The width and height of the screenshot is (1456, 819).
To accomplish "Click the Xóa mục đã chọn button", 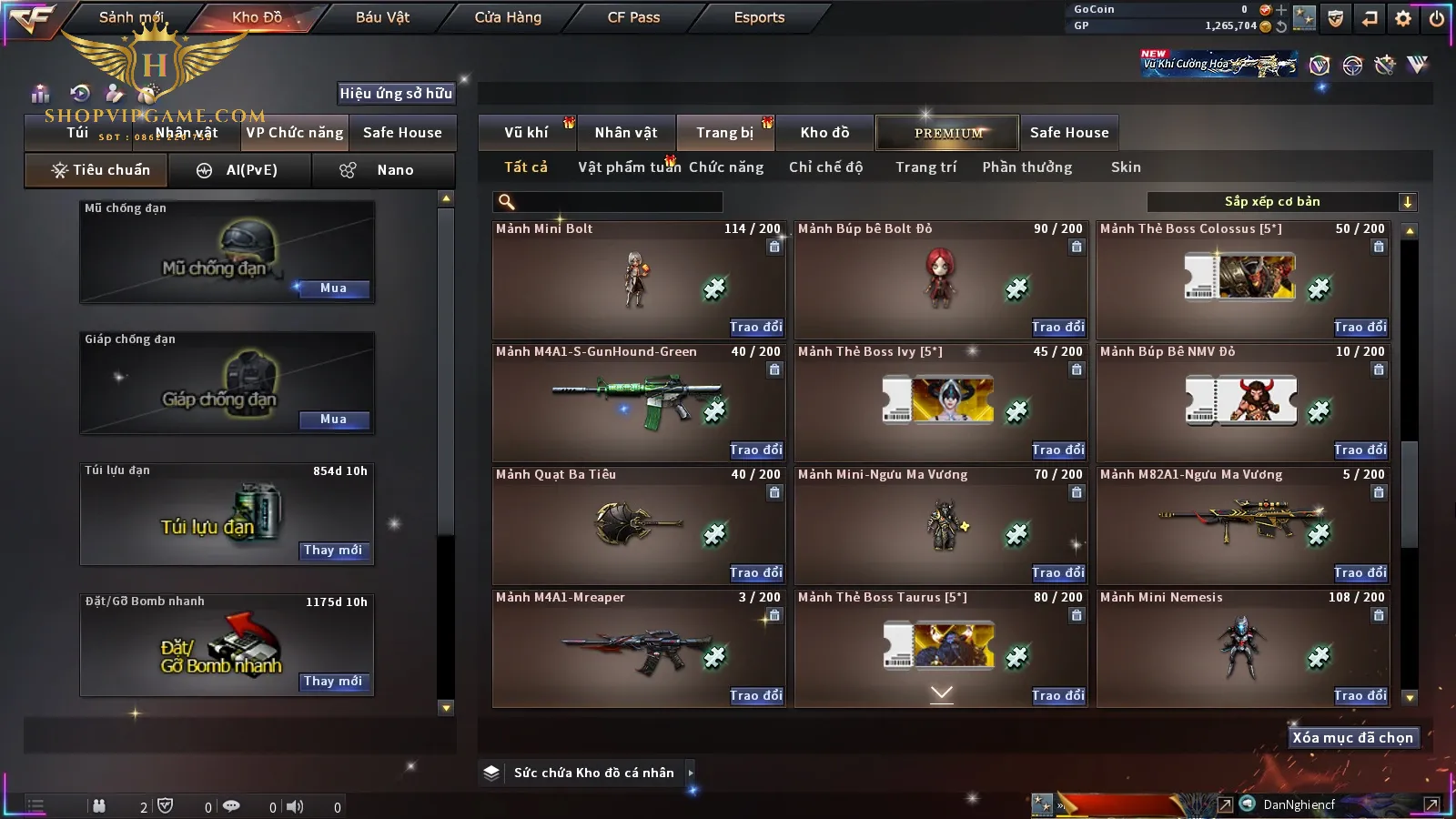I will [x=1352, y=738].
